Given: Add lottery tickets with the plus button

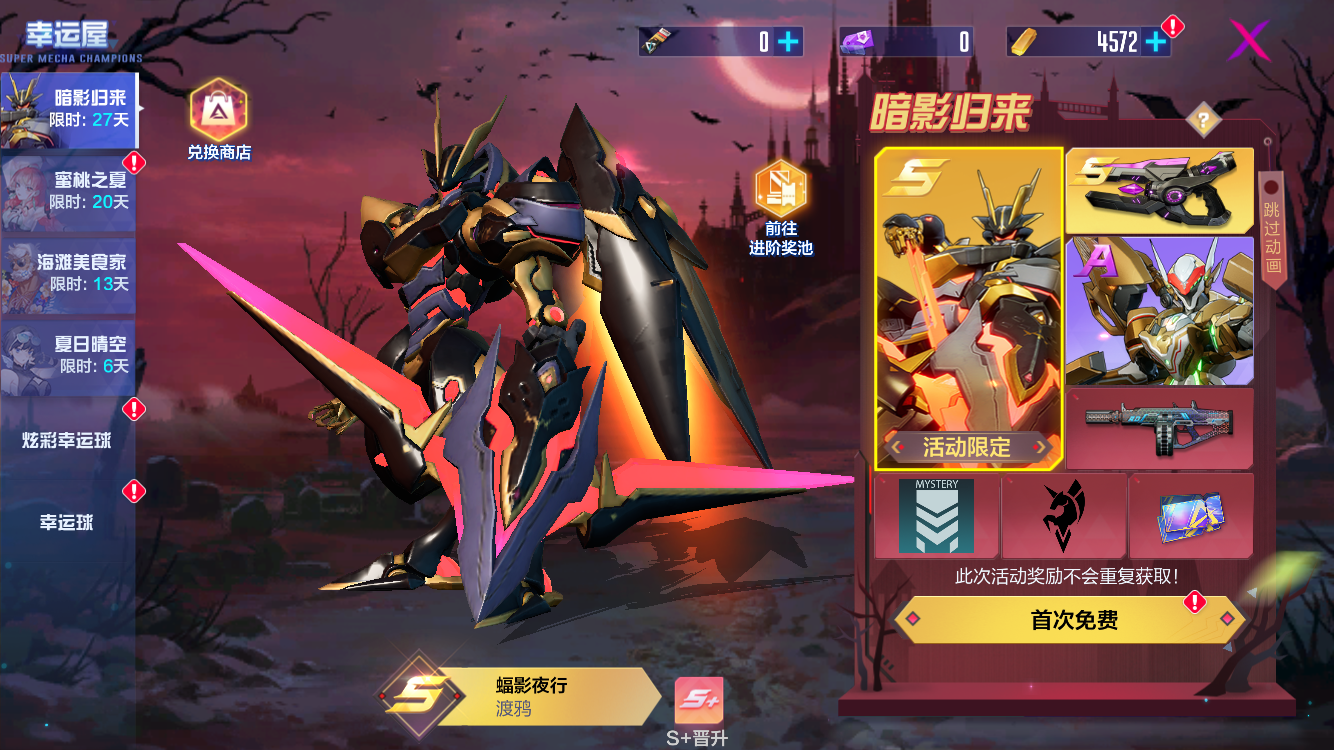Looking at the screenshot, I should tap(788, 41).
